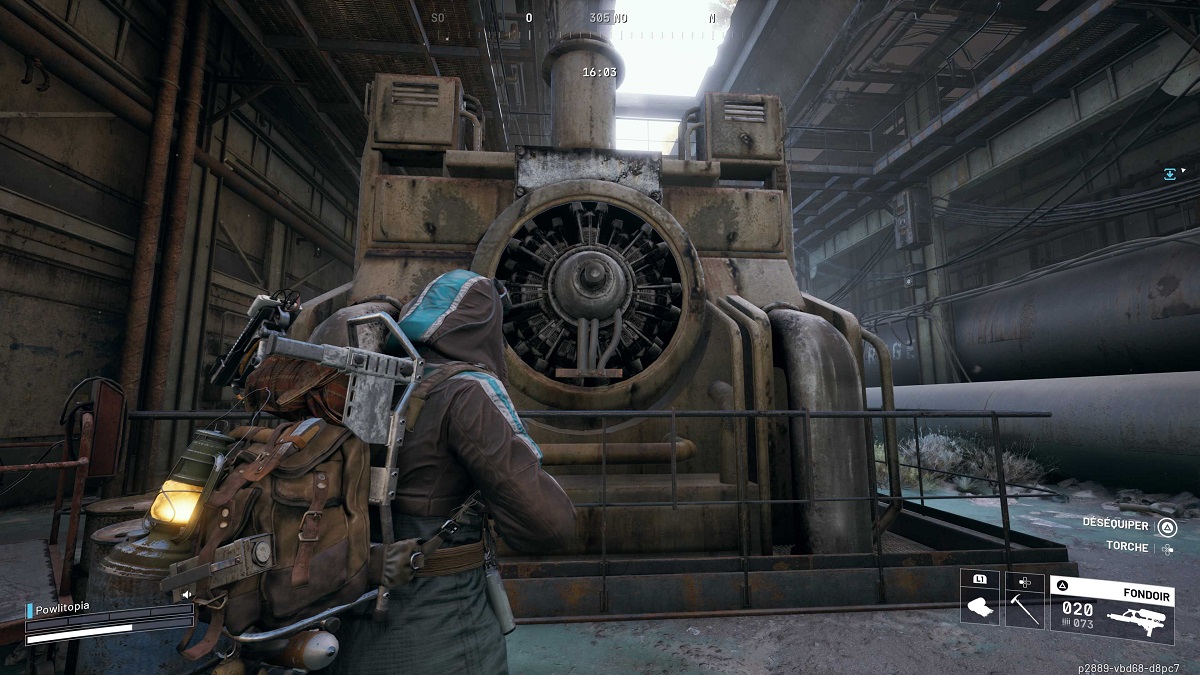
Task: Click the blue download indicator icon
Action: pyautogui.click(x=1169, y=173)
